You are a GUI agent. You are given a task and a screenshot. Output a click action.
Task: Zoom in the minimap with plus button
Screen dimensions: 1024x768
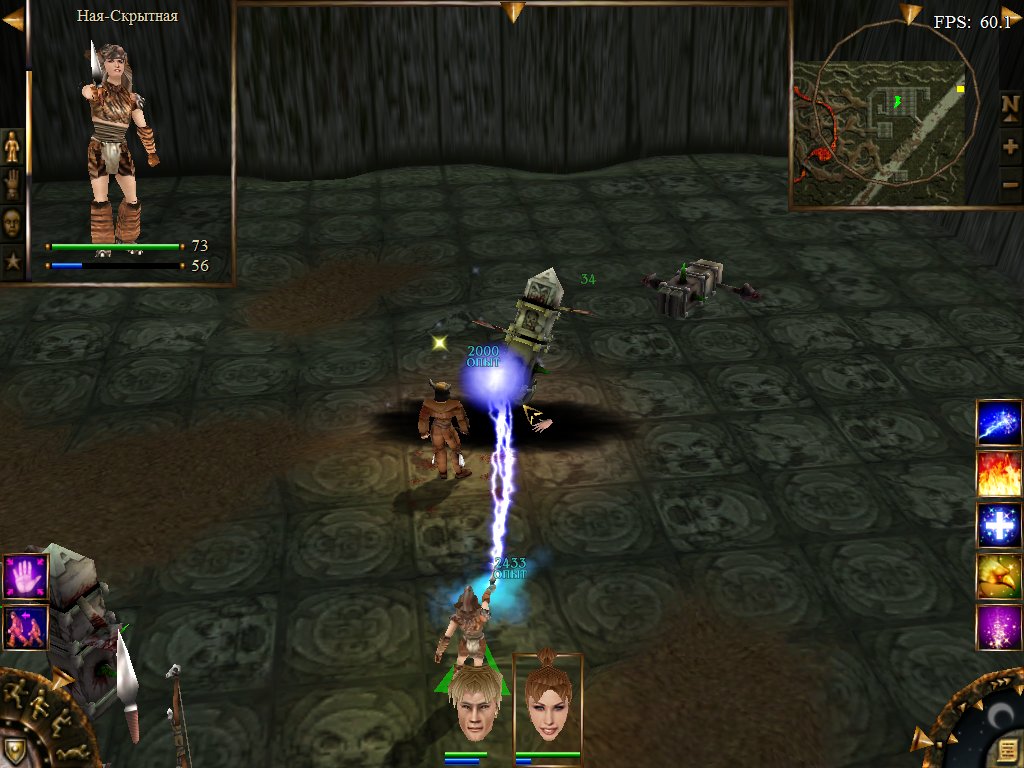[x=1010, y=146]
